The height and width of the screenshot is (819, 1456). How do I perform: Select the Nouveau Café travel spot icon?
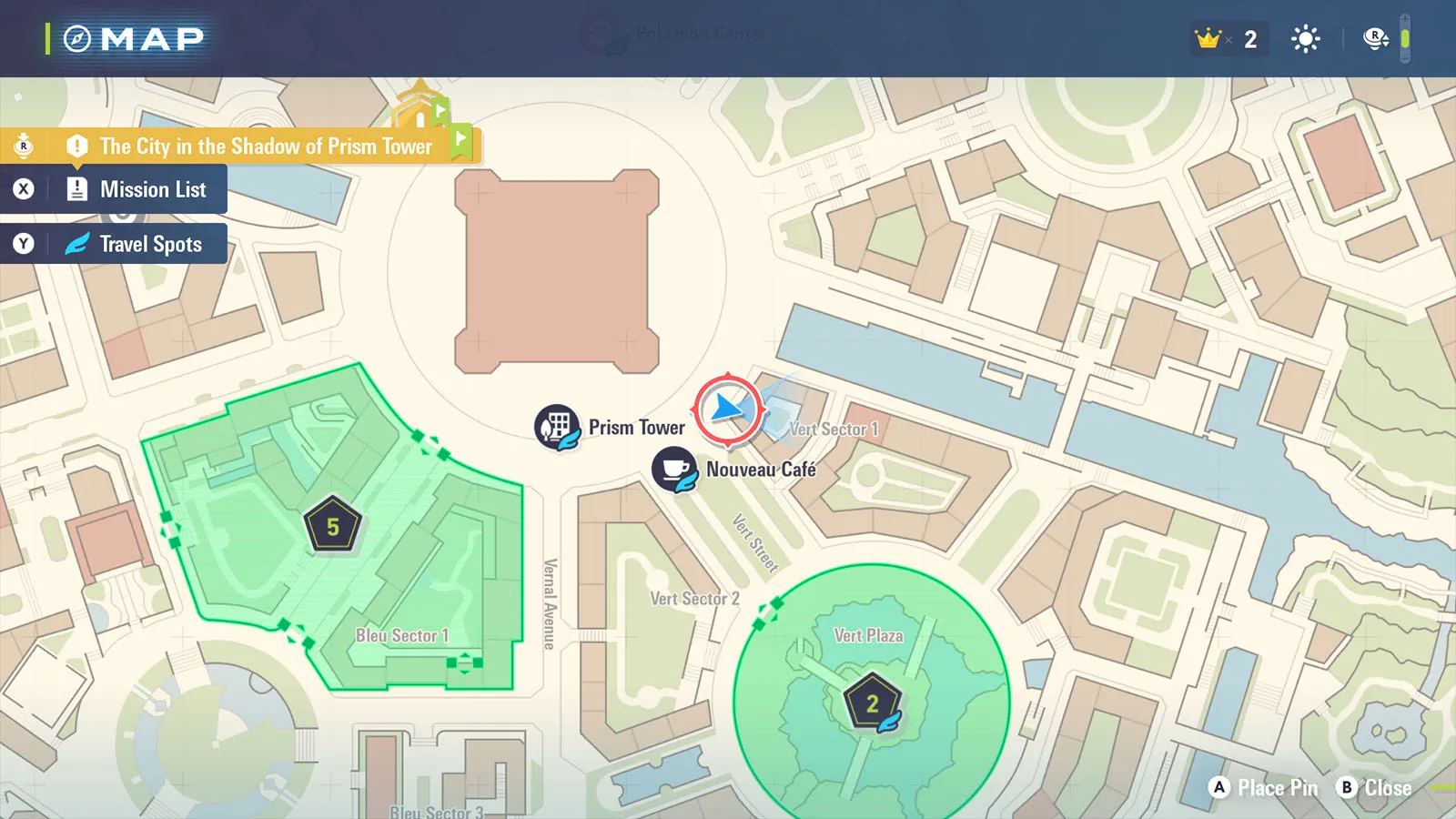[x=674, y=470]
